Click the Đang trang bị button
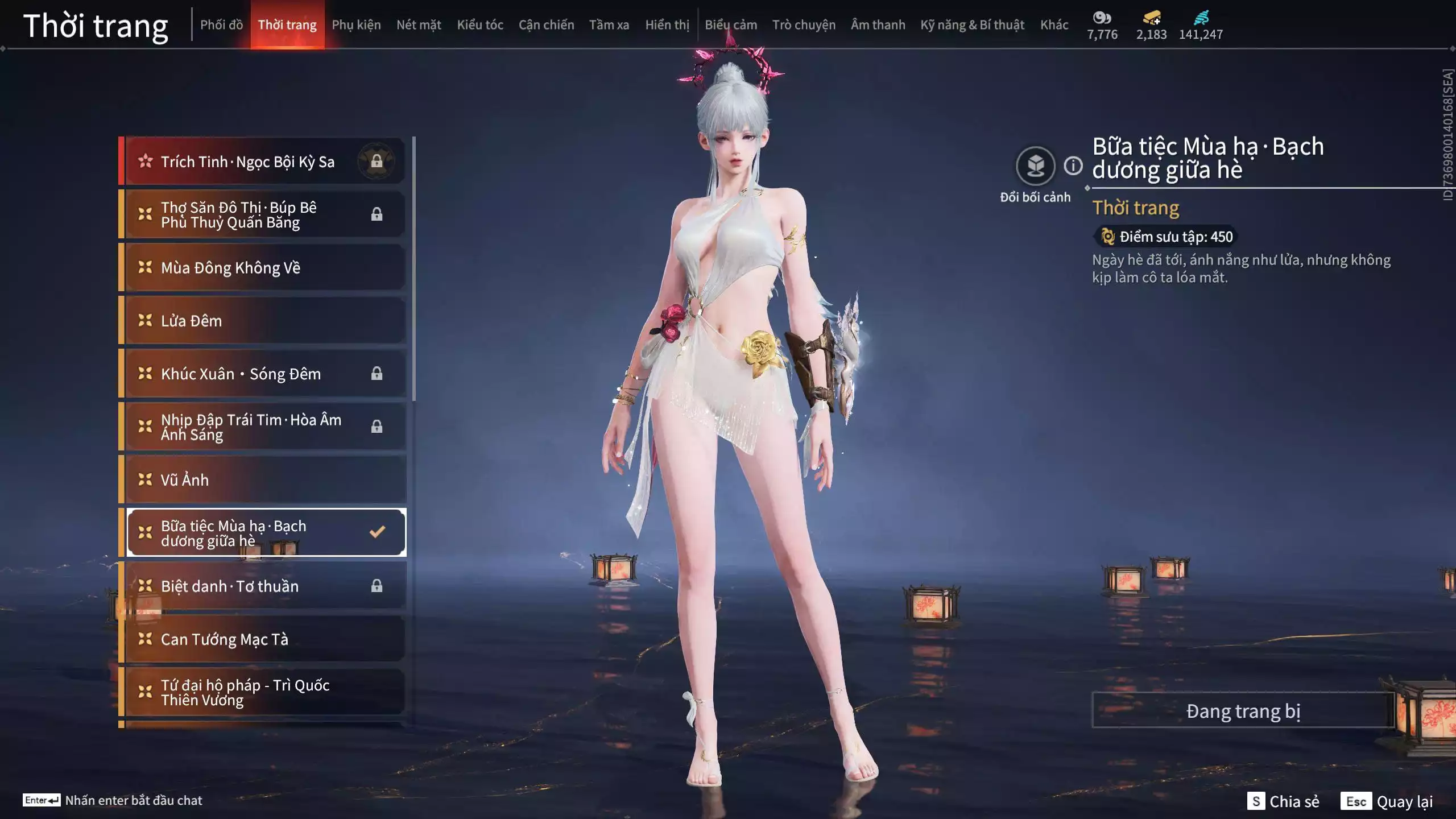This screenshot has height=819, width=1456. point(1243,711)
